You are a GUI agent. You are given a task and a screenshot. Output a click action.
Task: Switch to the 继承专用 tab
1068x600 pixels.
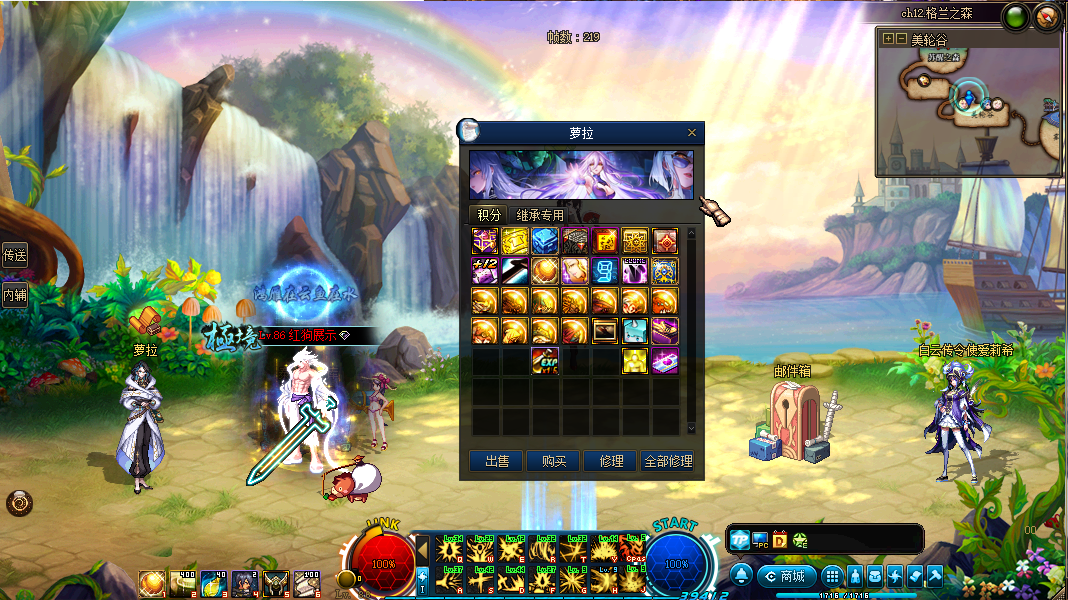[x=540, y=215]
